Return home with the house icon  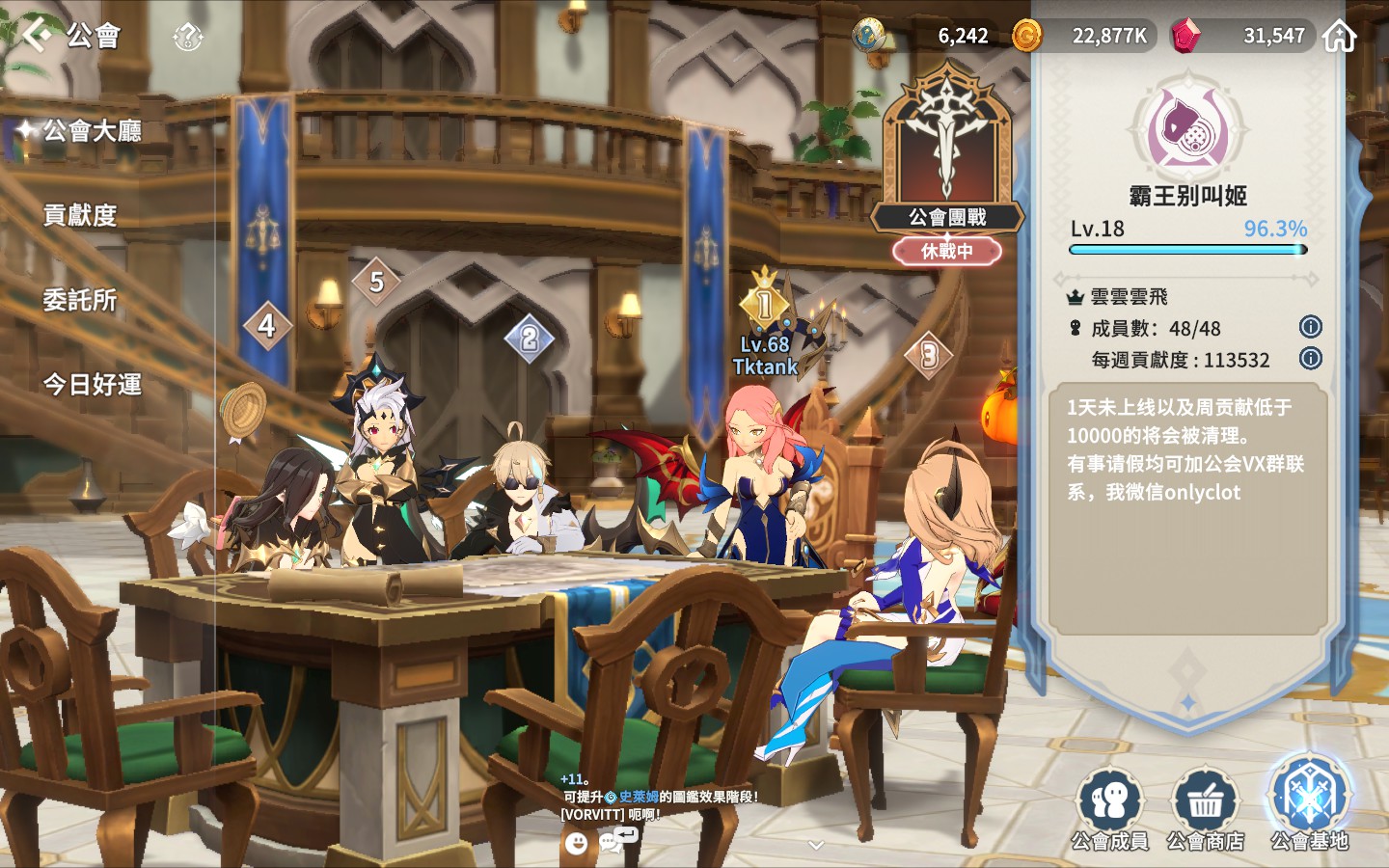point(1340,37)
